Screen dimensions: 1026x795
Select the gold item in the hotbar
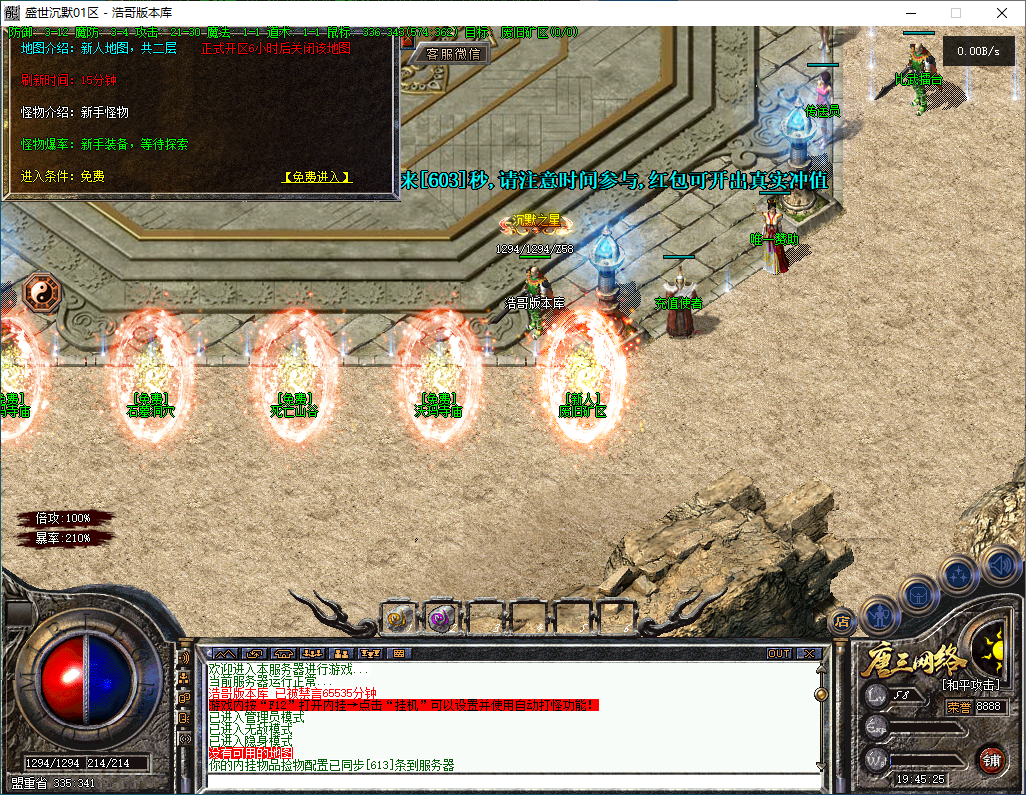pyautogui.click(x=399, y=619)
